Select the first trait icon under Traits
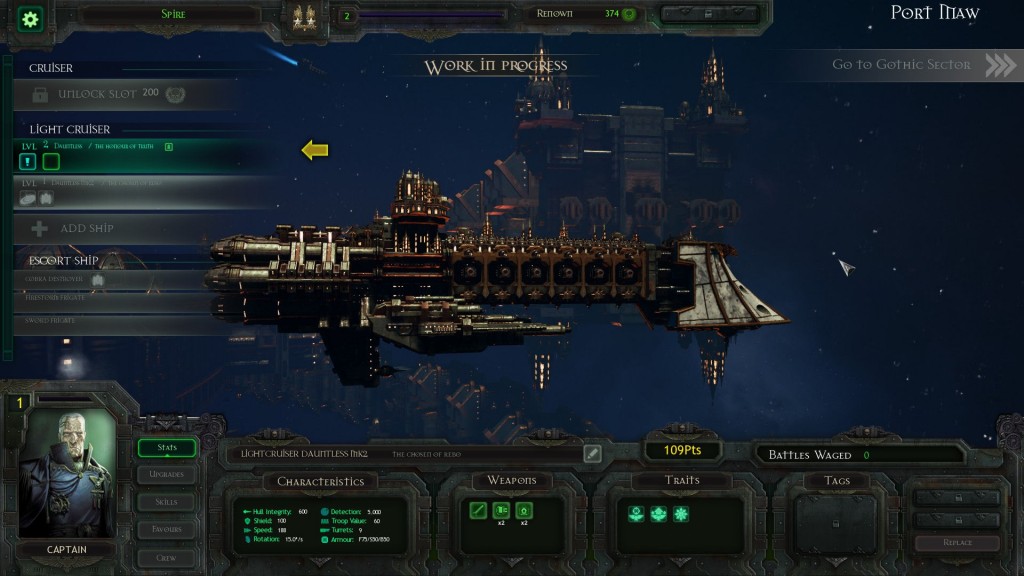The image size is (1024, 576). (x=633, y=514)
